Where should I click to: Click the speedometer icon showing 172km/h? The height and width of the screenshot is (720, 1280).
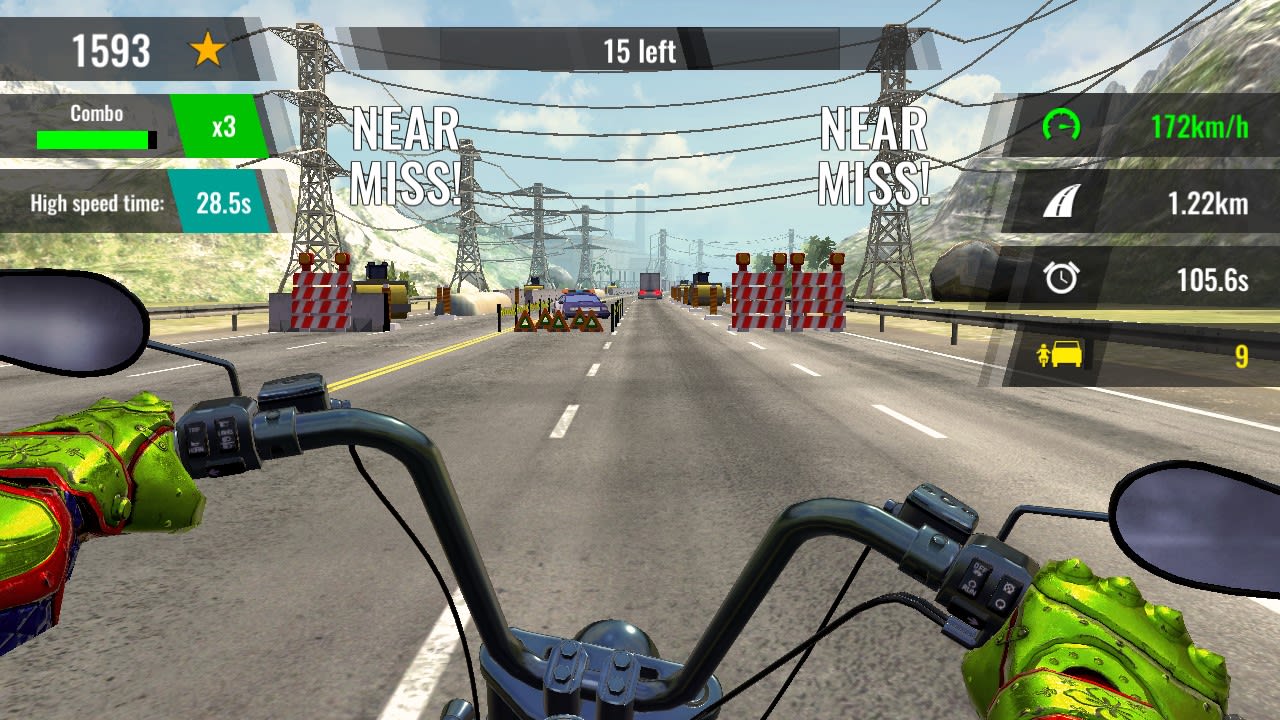tap(1063, 126)
